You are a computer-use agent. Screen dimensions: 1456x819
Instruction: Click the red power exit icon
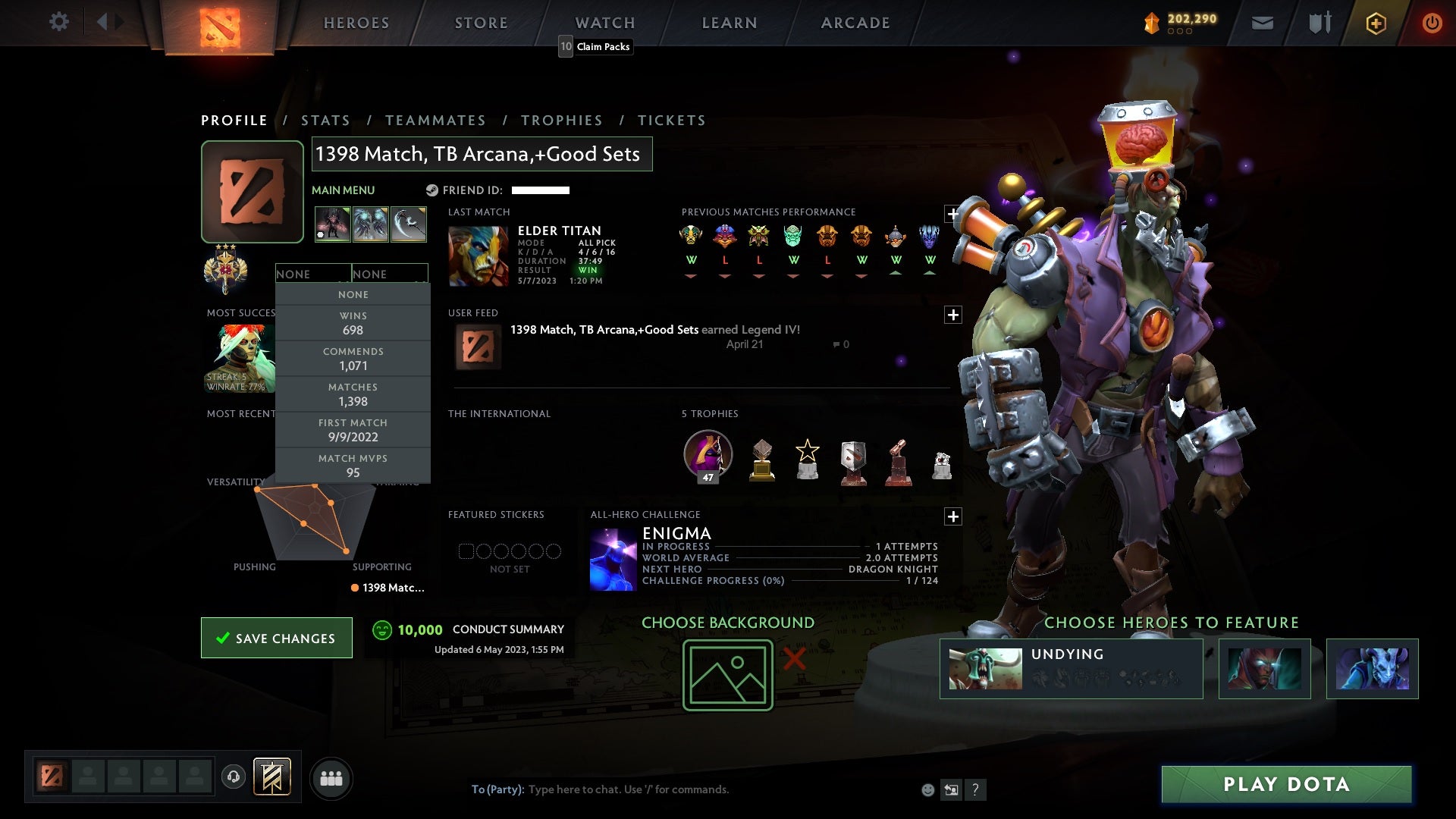(1432, 22)
